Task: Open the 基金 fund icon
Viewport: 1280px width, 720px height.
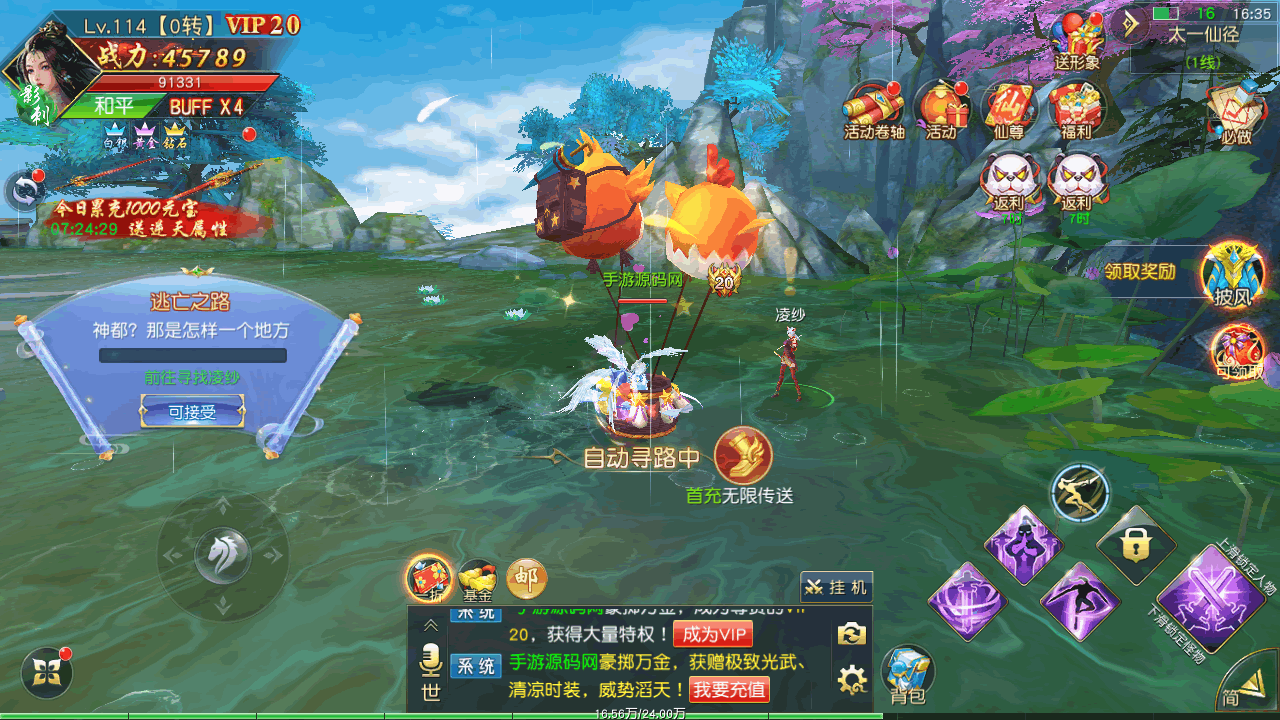Action: coord(478,579)
